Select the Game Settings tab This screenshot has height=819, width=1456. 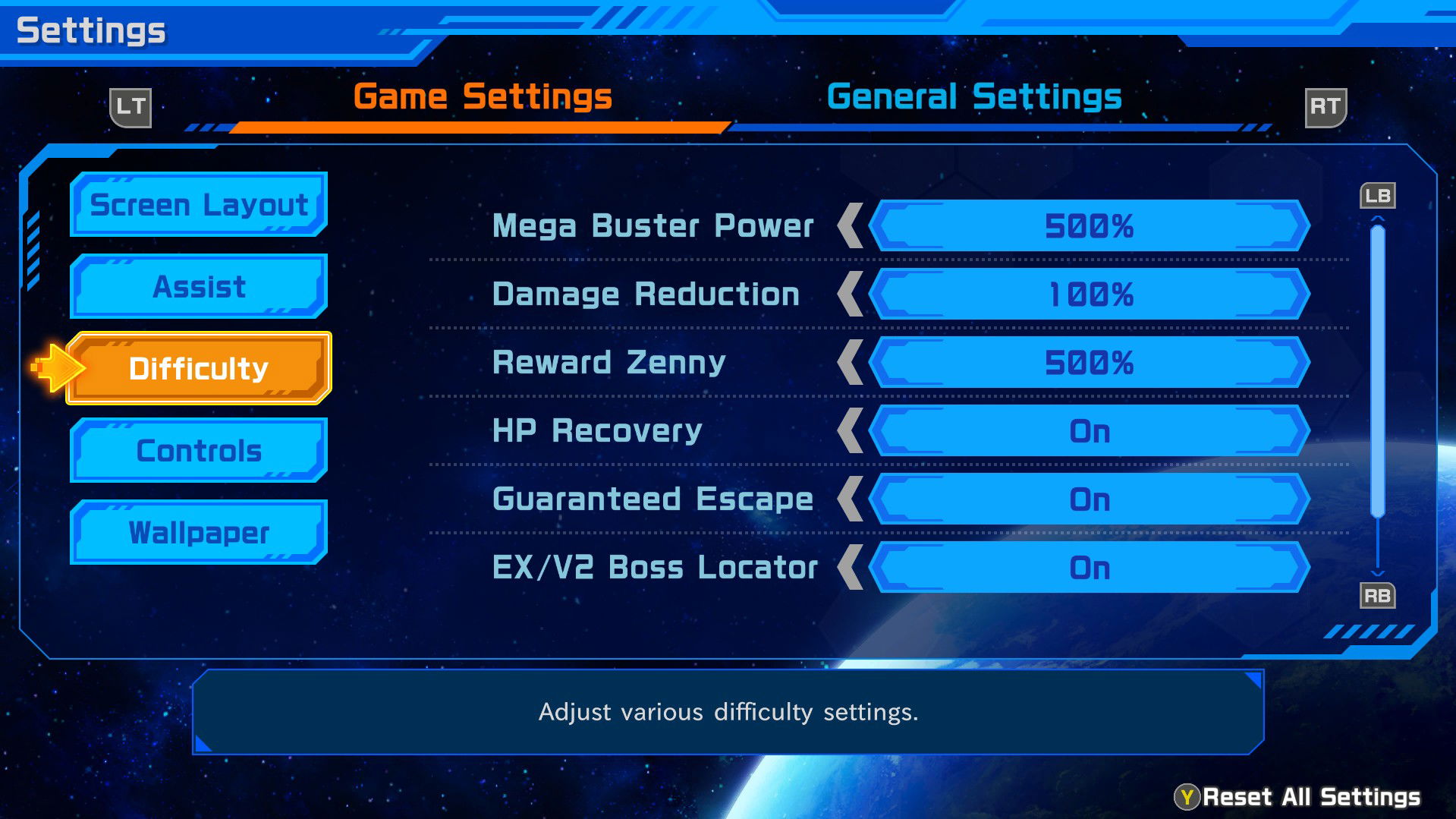483,96
